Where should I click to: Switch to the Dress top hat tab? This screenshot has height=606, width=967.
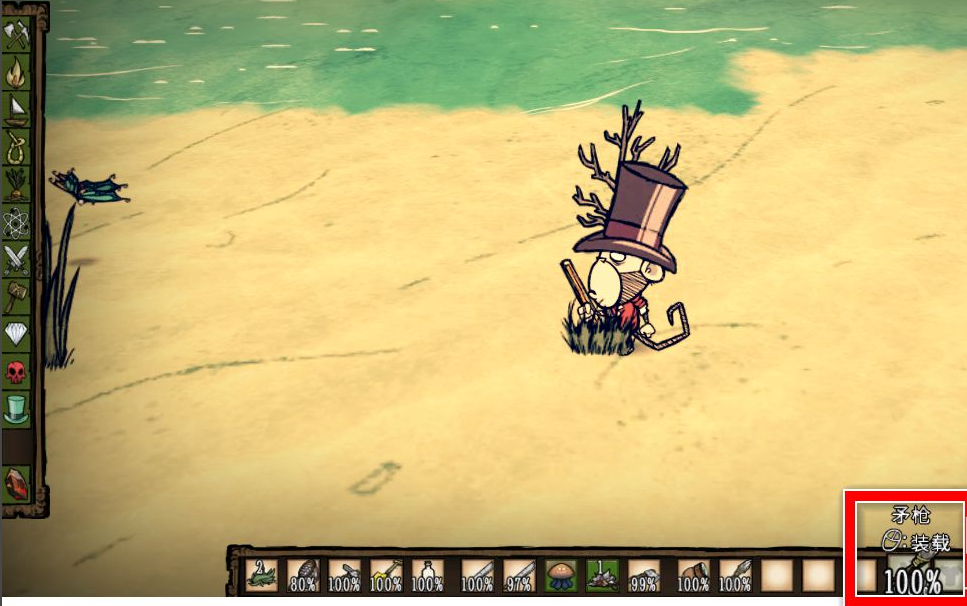[x=17, y=408]
